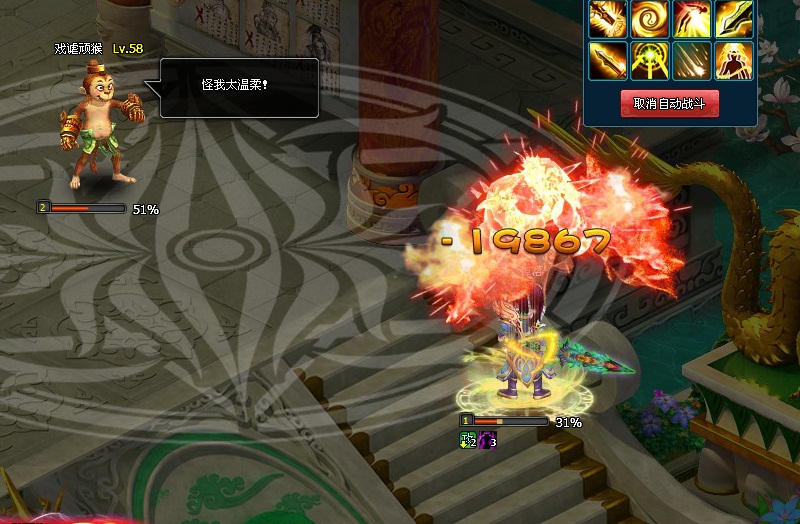Inspect the purple shadow figure status icon
The height and width of the screenshot is (524, 800).
point(488,440)
